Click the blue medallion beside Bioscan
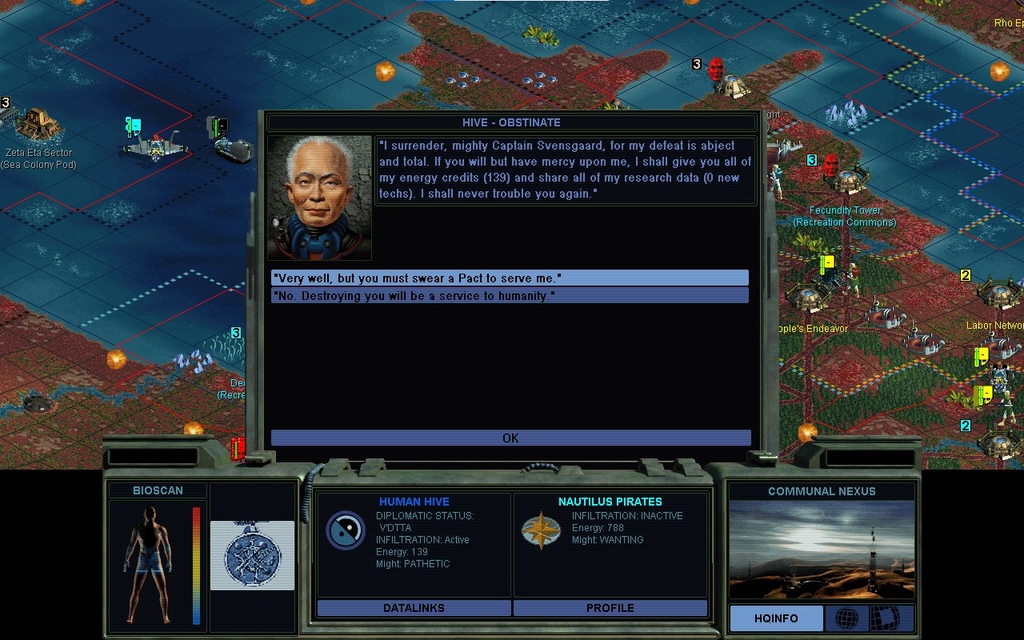This screenshot has height=640, width=1024. click(252, 555)
